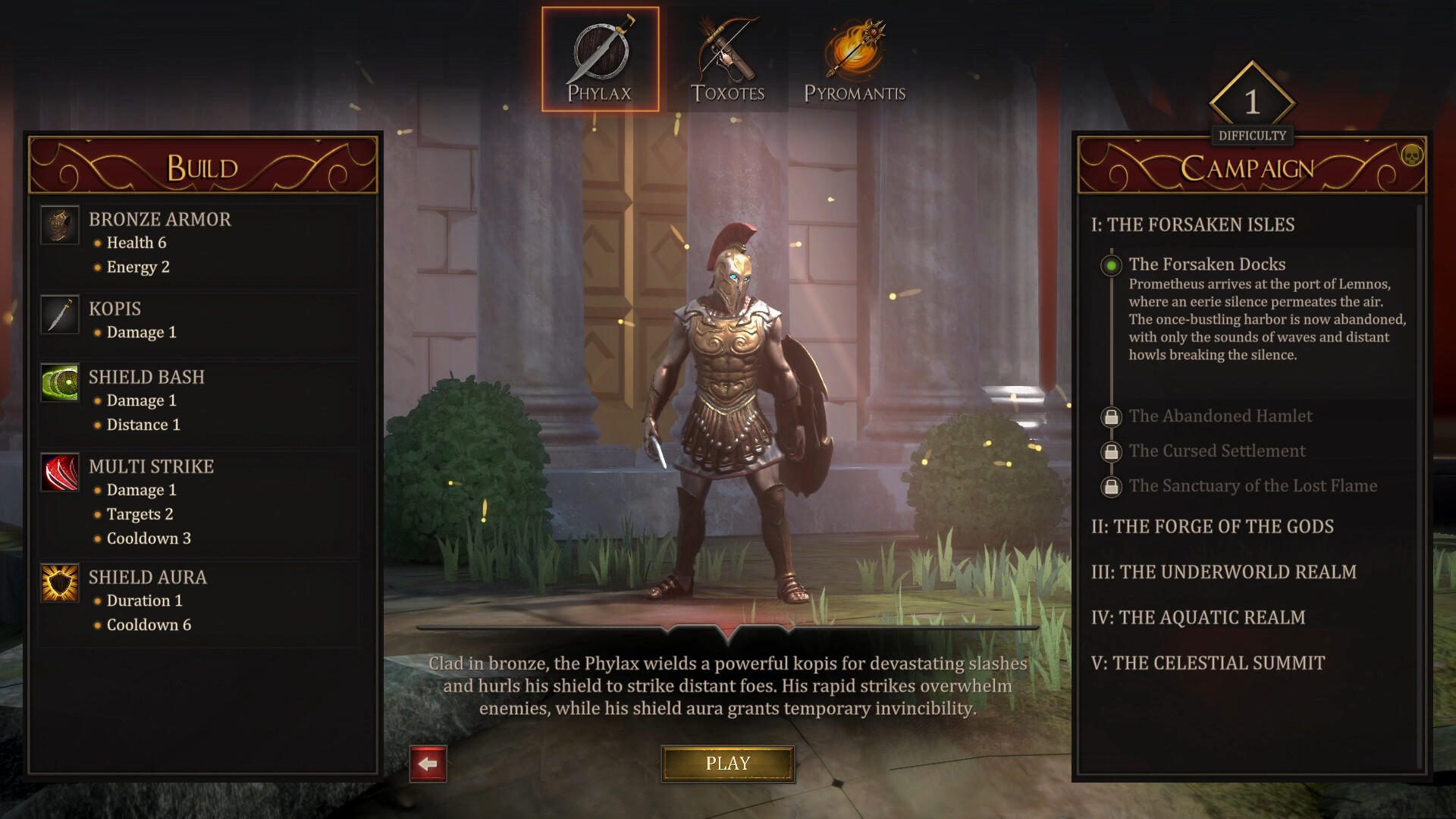Click the Shield Aura ability icon
This screenshot has height=819, width=1456.
(x=60, y=582)
